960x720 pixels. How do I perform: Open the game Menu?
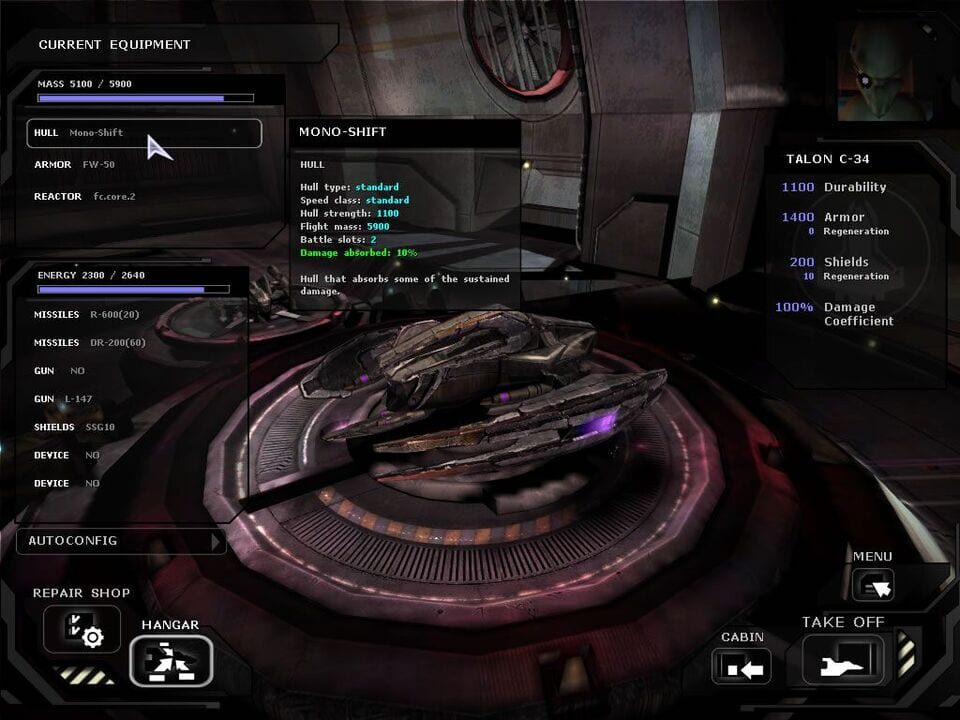(872, 585)
